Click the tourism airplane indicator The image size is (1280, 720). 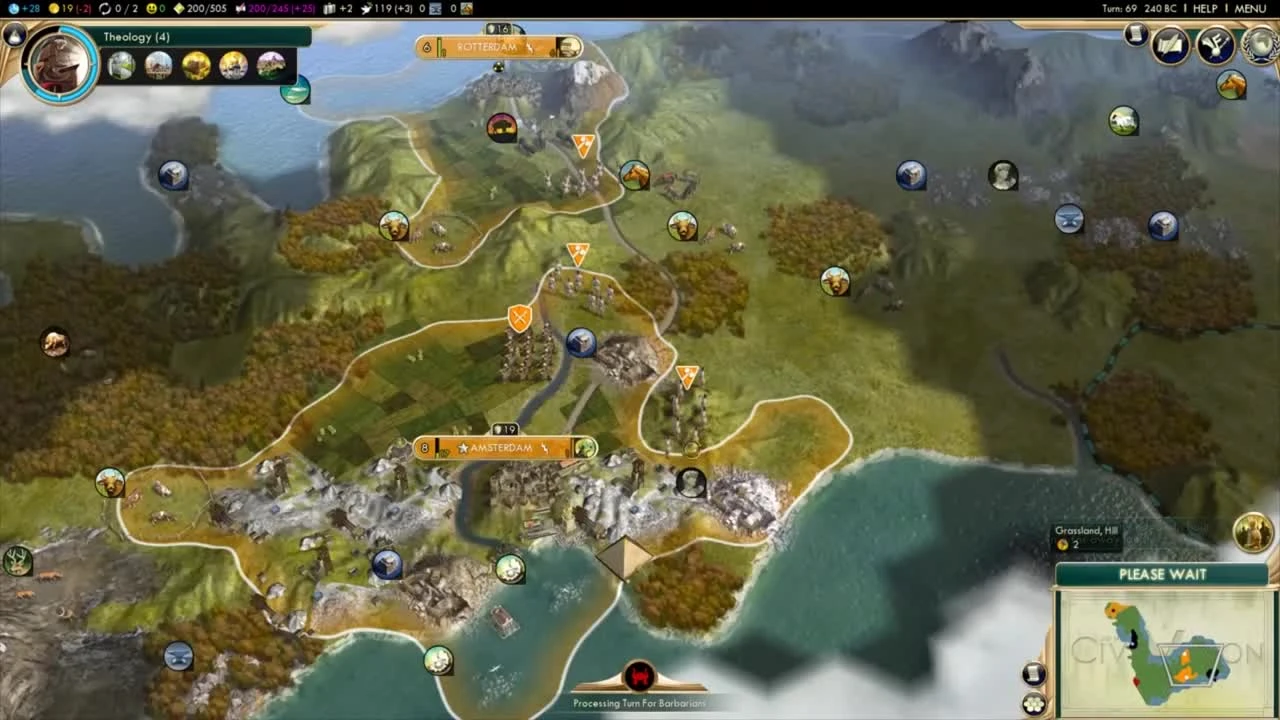pos(366,8)
